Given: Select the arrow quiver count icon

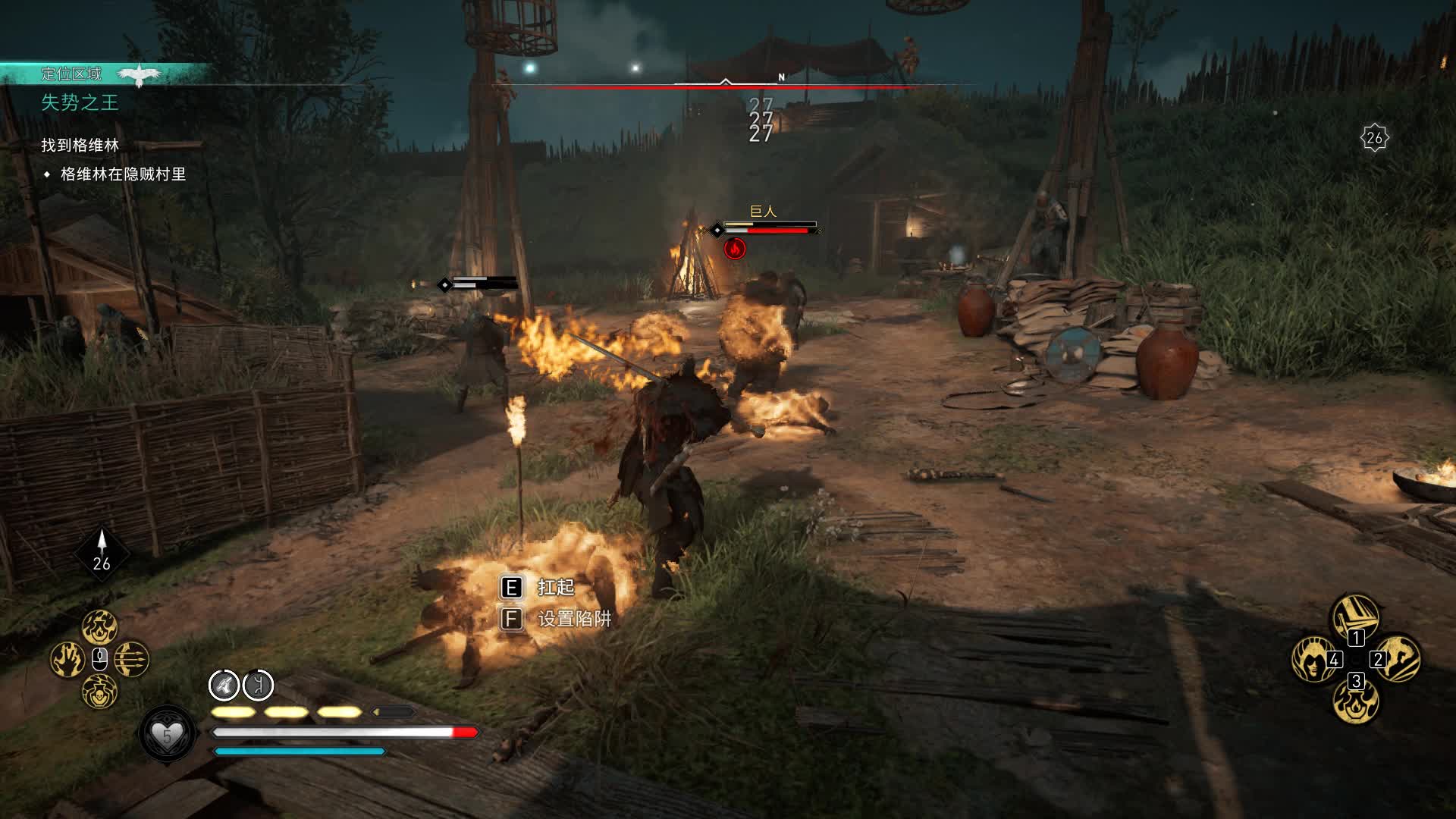Looking at the screenshot, I should click(102, 552).
